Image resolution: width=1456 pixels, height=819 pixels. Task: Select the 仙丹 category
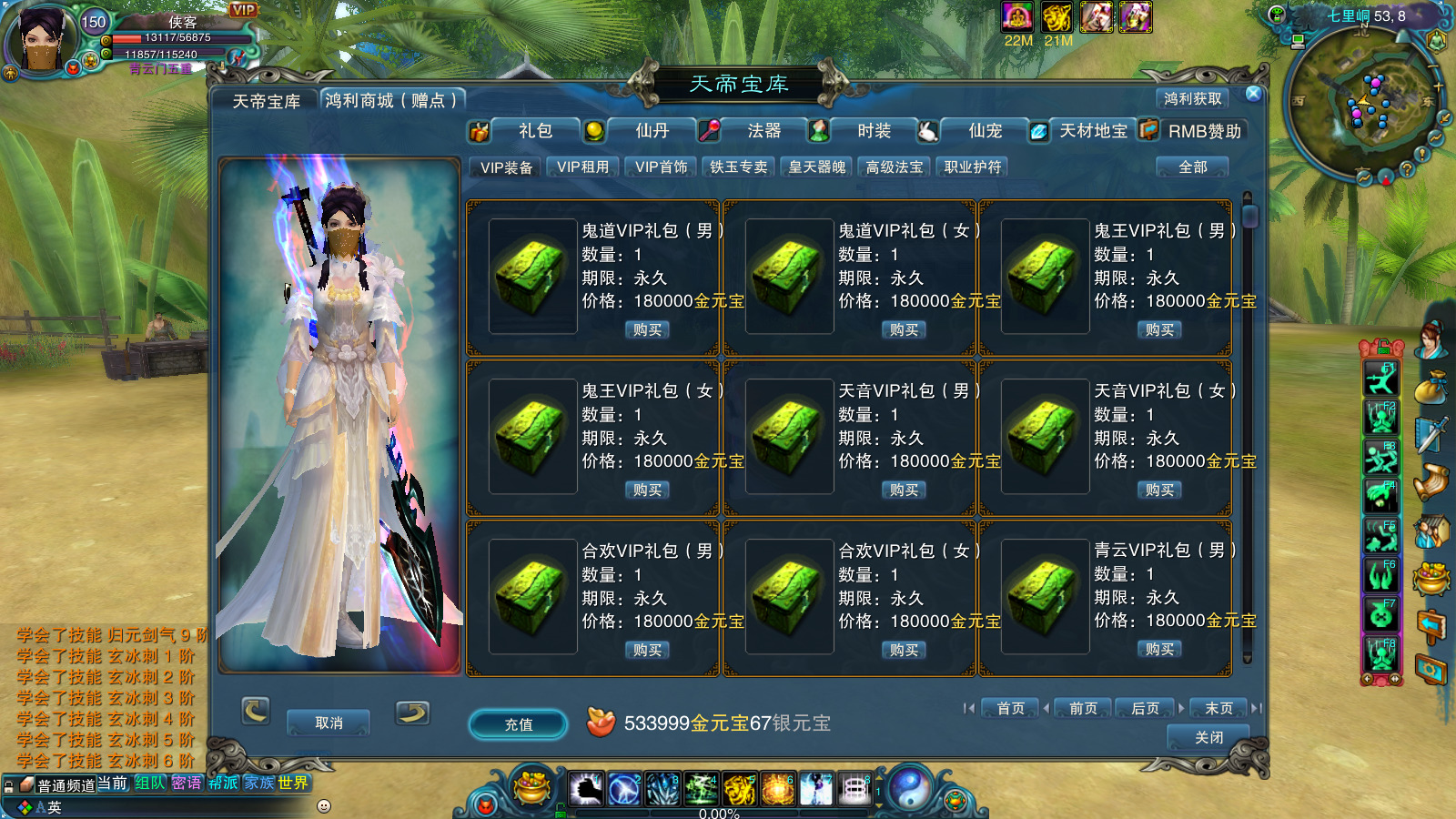[651, 131]
